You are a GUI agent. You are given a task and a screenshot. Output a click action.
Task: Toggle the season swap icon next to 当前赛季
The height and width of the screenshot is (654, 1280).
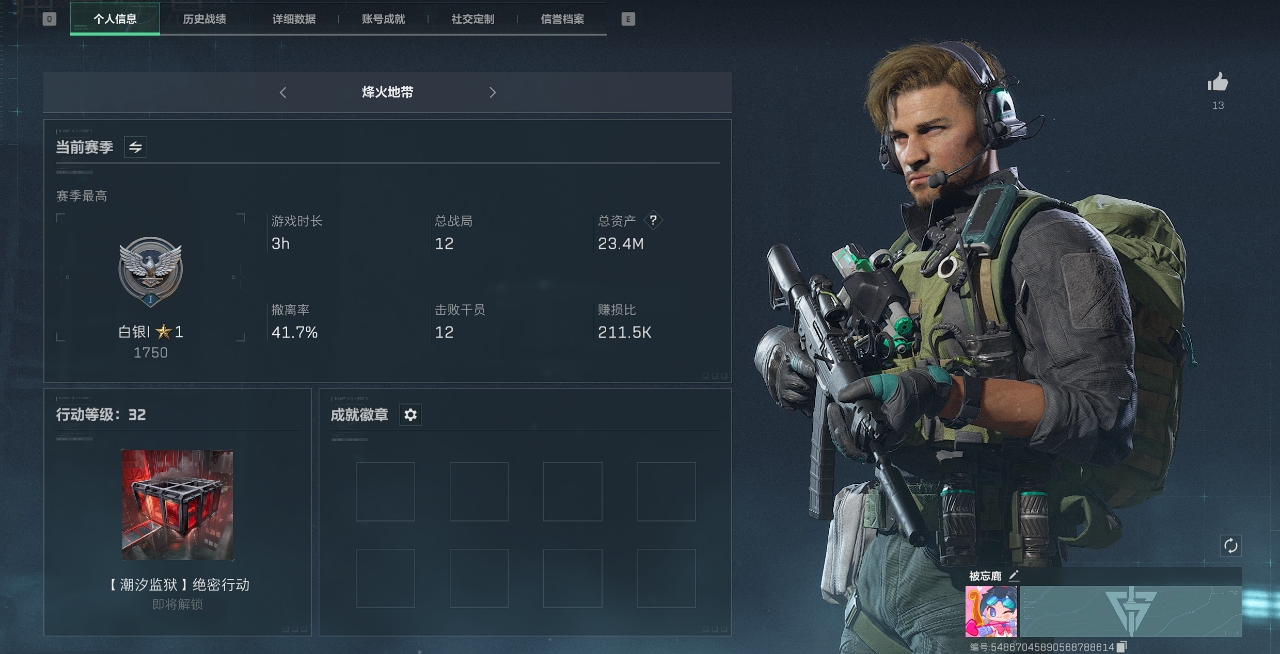point(136,148)
